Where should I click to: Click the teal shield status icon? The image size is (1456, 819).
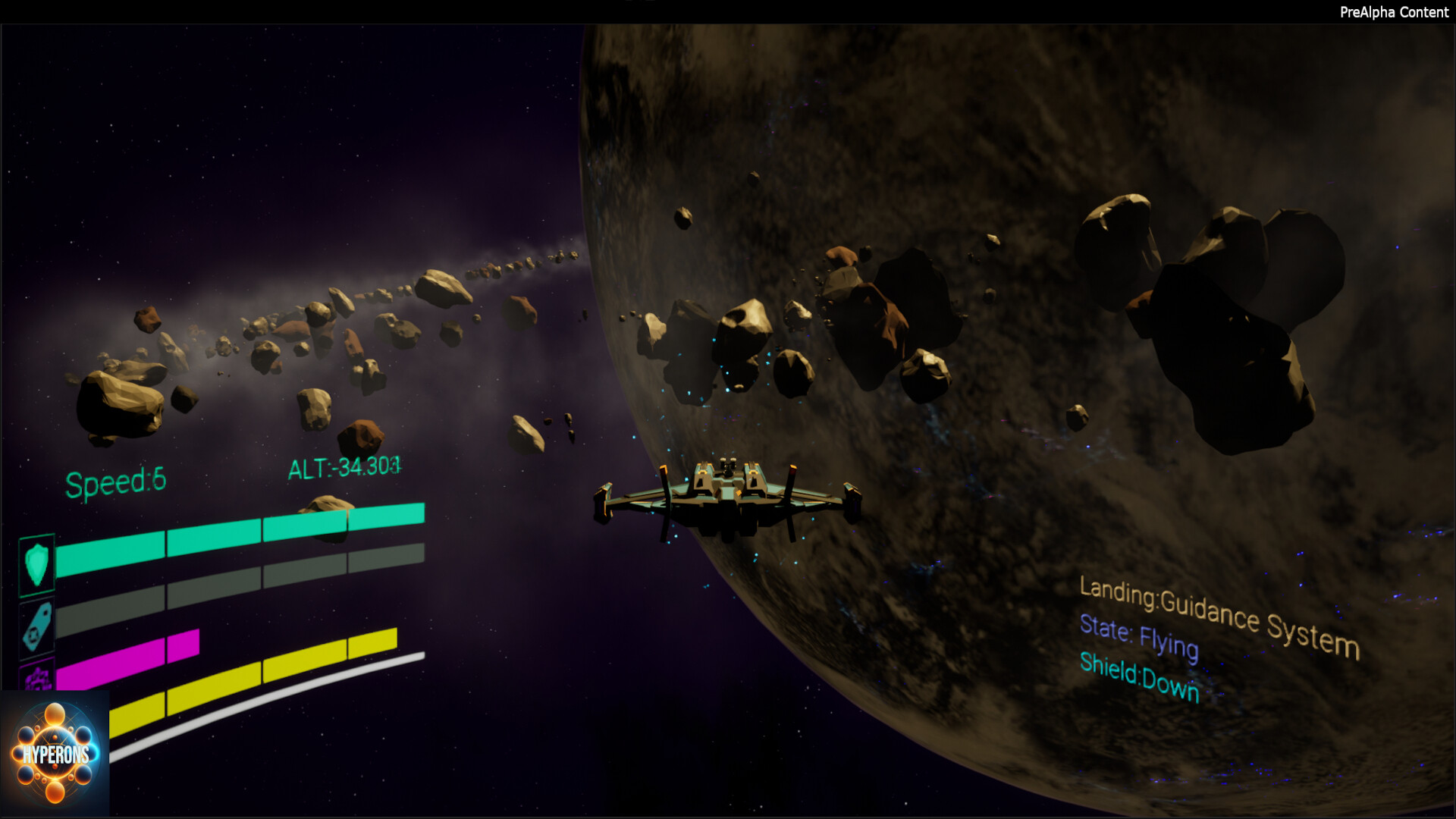(x=36, y=564)
